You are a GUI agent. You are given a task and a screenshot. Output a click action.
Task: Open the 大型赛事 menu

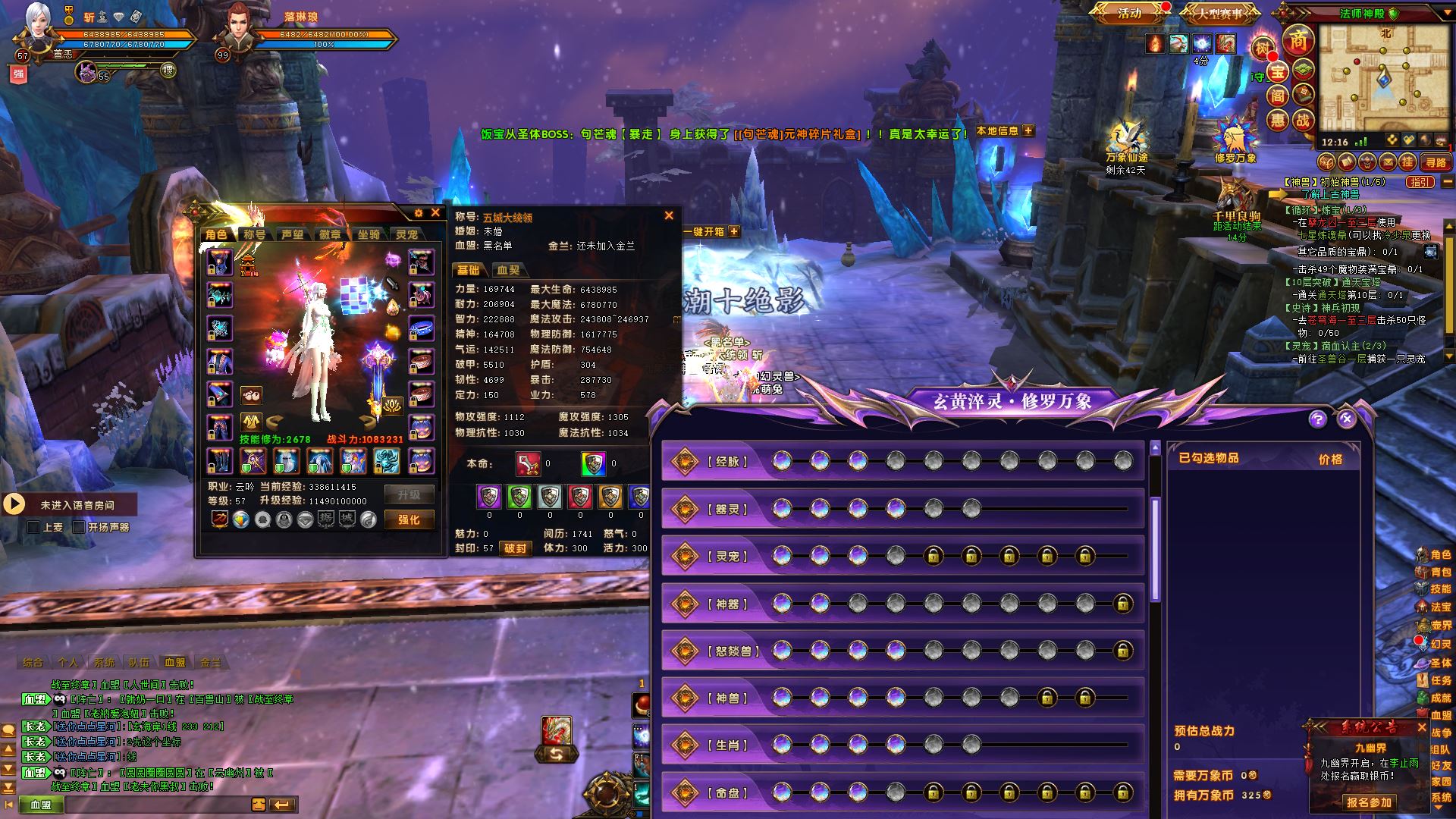[1219, 14]
